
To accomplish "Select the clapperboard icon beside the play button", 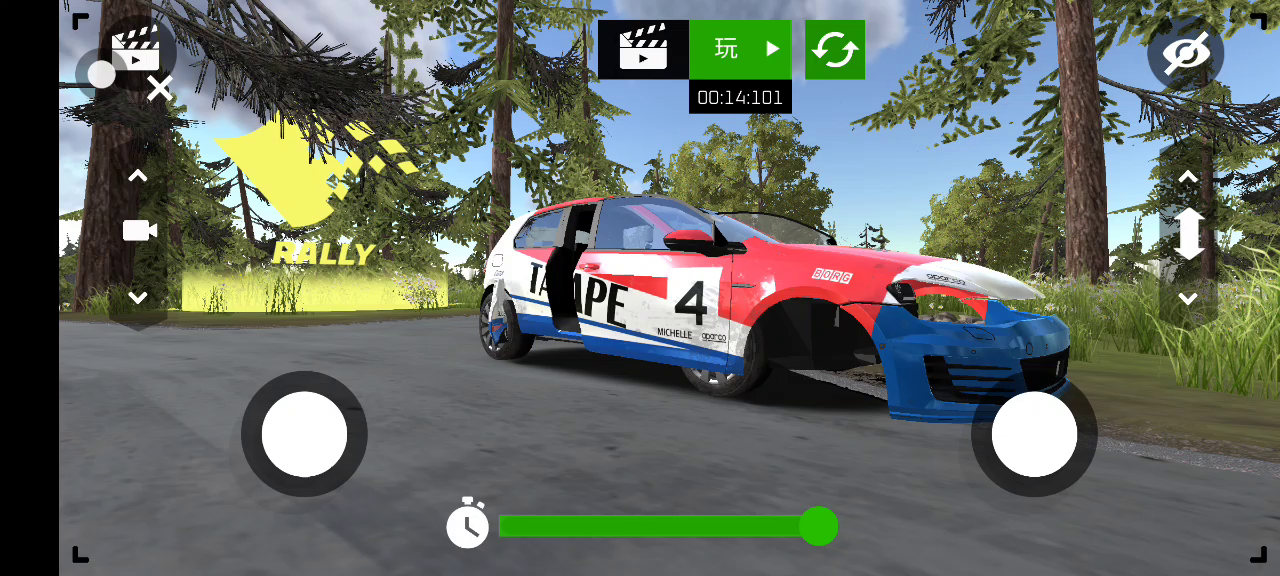I will (643, 49).
